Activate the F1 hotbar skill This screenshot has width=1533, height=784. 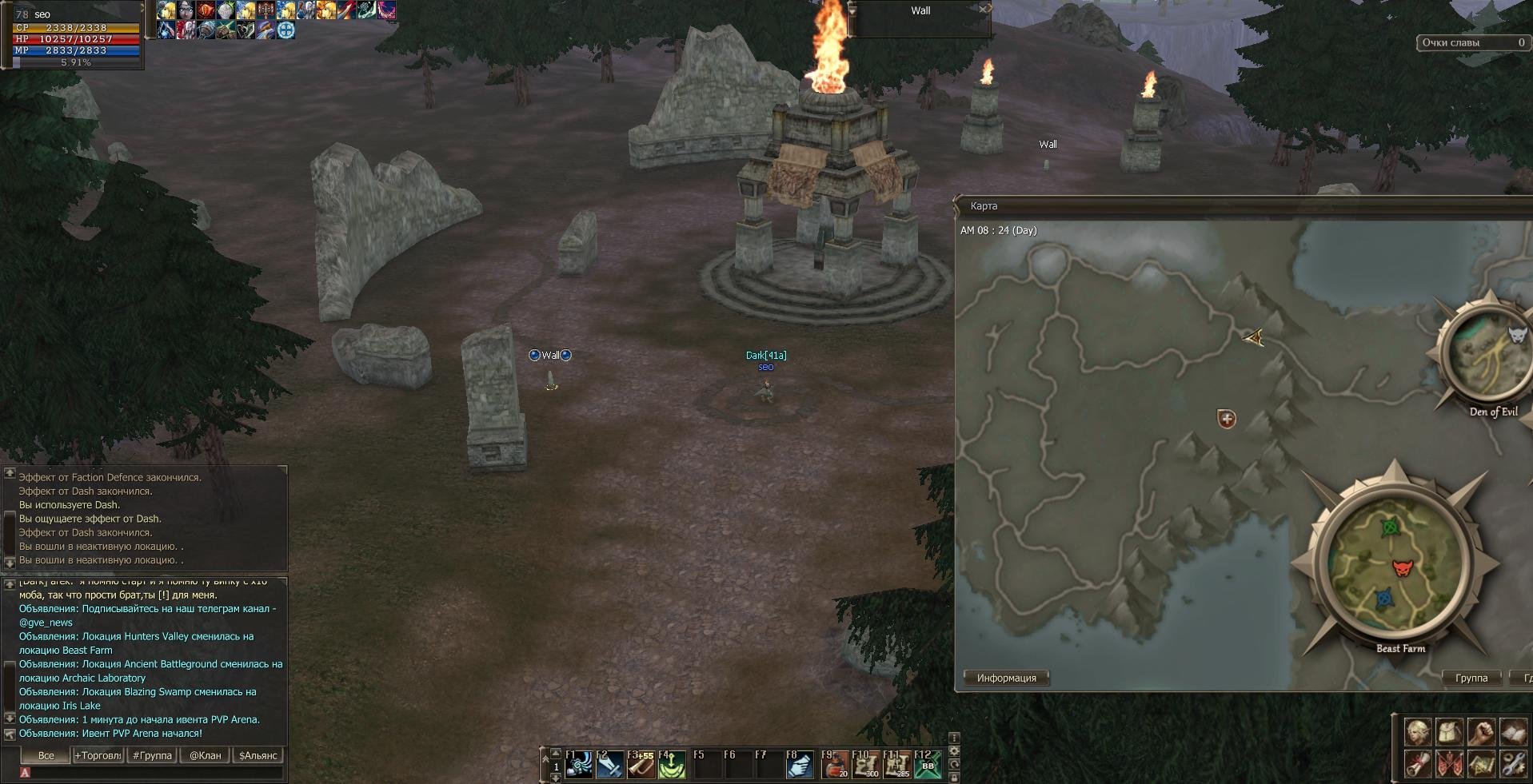click(x=578, y=765)
